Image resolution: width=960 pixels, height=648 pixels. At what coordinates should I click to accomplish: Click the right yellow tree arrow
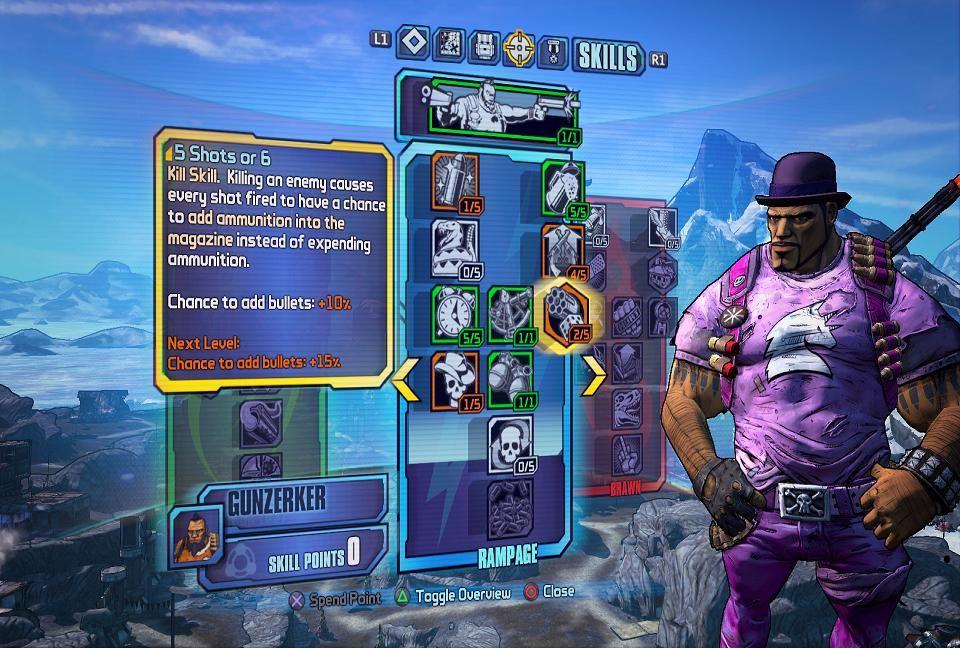pyautogui.click(x=593, y=377)
